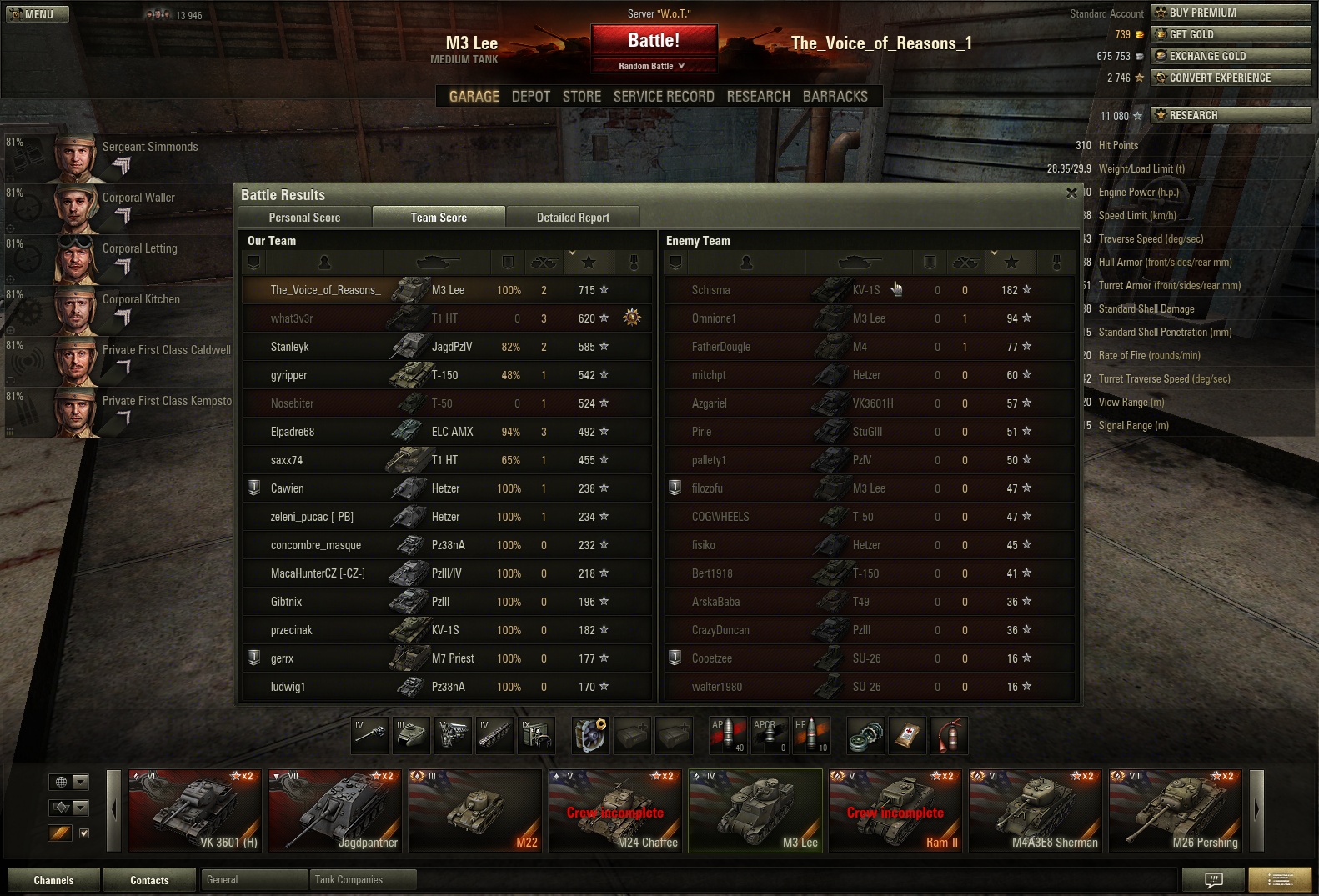Click the BUY PREMIUM button
The image size is (1319, 896).
1231,13
